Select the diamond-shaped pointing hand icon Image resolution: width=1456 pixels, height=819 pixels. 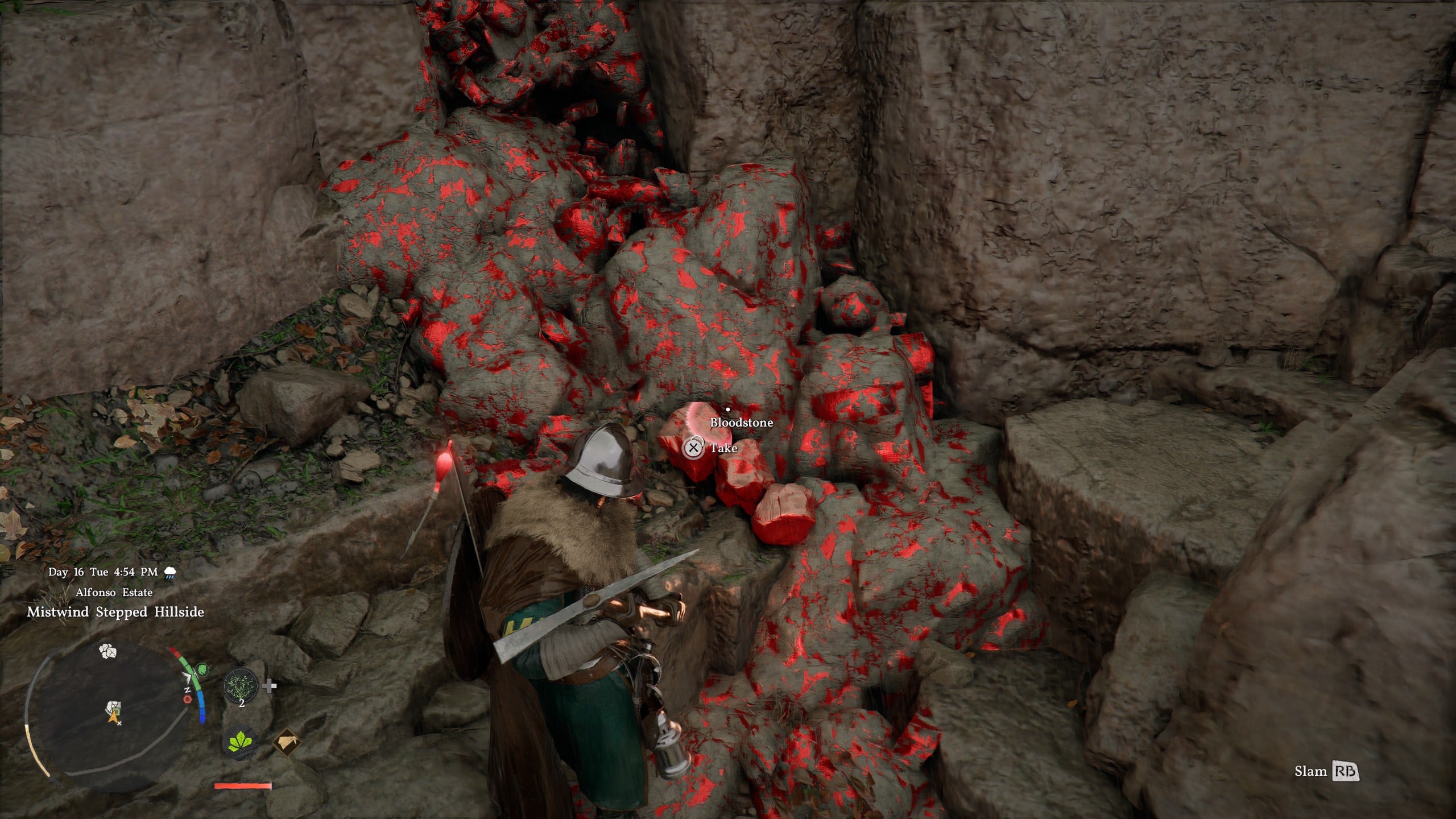point(287,743)
